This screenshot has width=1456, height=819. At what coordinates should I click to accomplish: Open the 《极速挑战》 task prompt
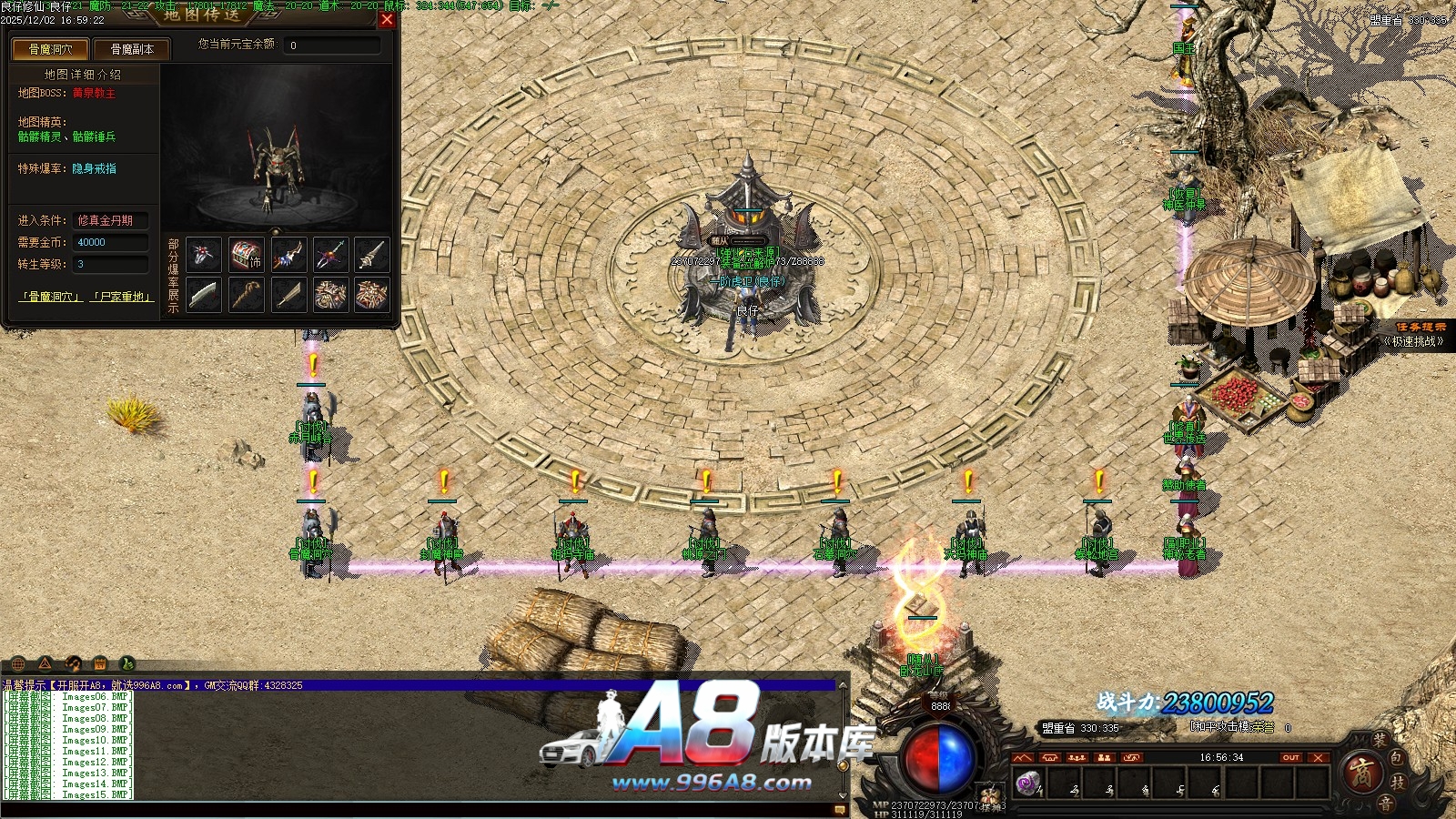coord(1413,341)
